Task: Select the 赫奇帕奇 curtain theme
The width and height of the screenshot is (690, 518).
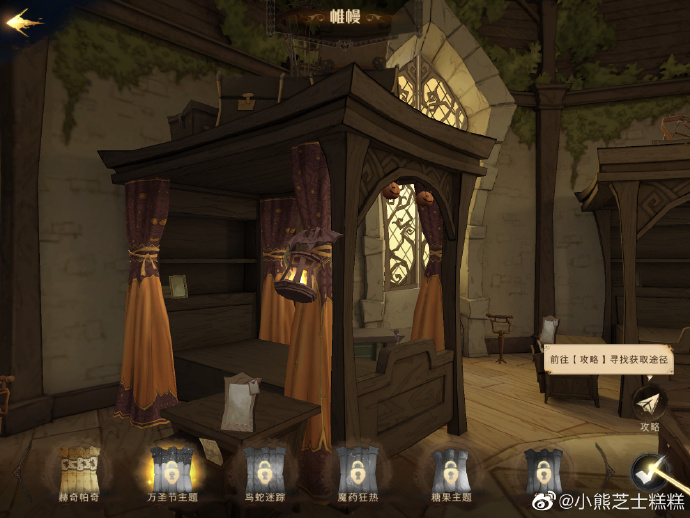Action: click(78, 469)
